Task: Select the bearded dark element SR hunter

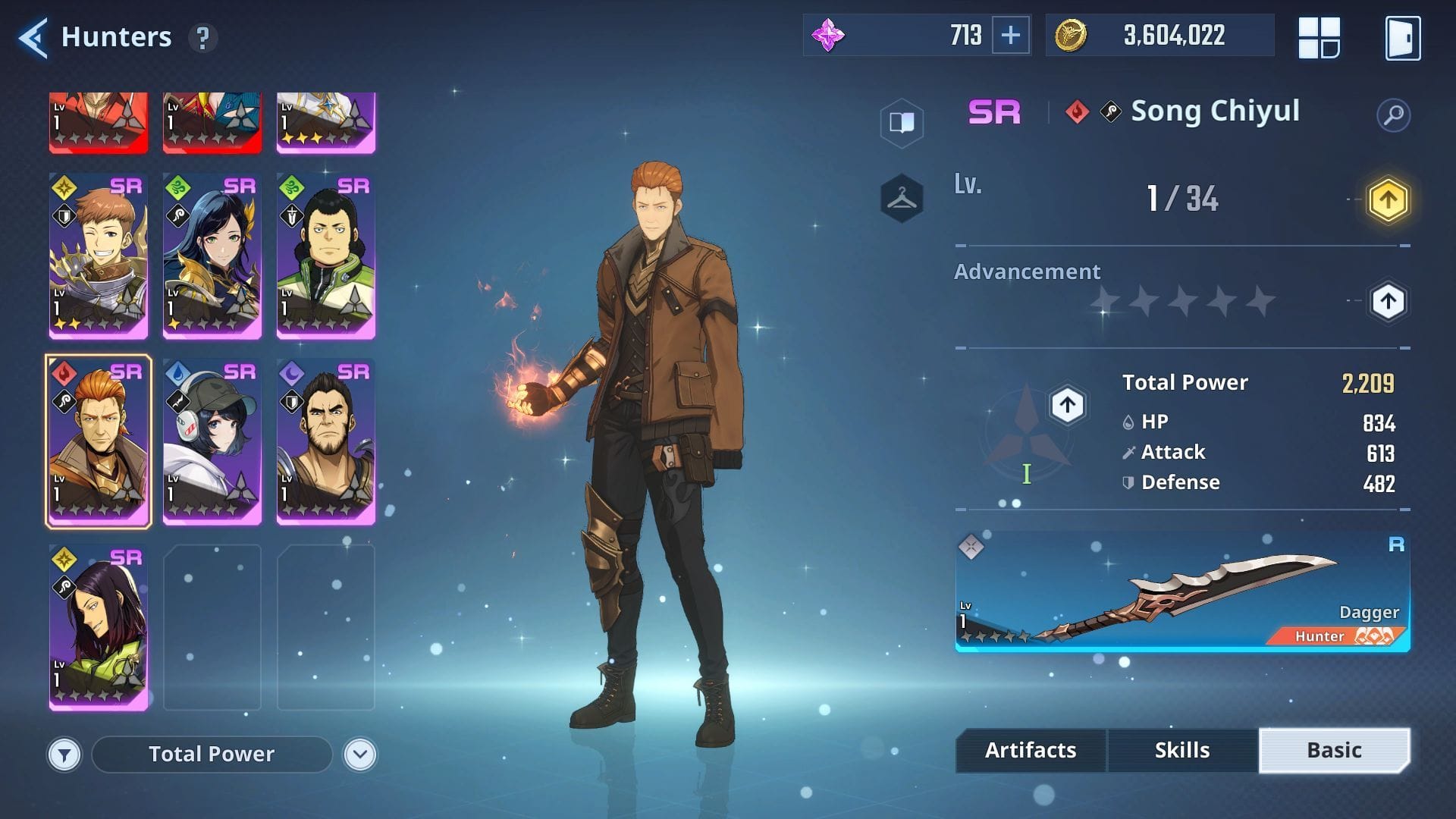Action: point(326,440)
